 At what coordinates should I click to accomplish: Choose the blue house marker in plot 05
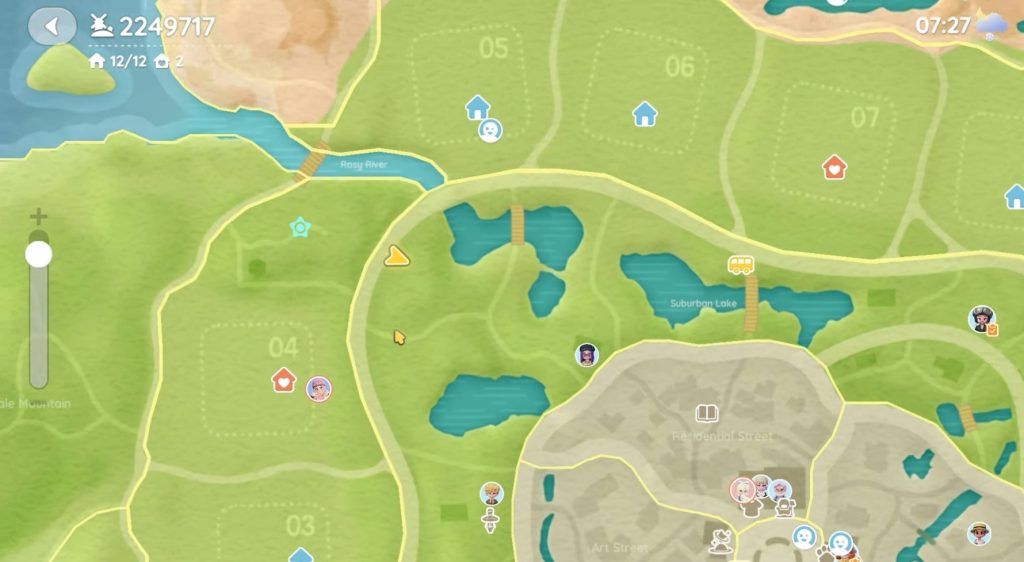pyautogui.click(x=478, y=106)
